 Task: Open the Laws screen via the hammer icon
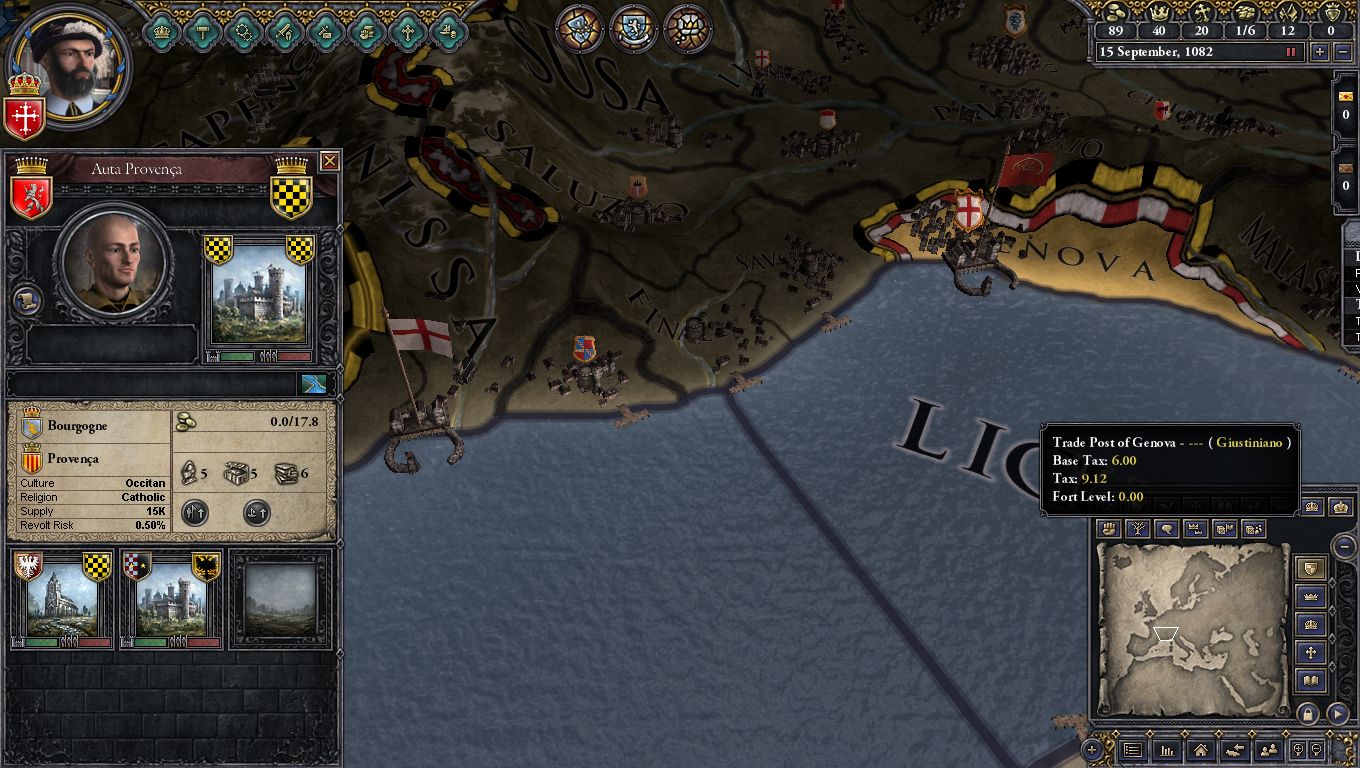coord(202,31)
